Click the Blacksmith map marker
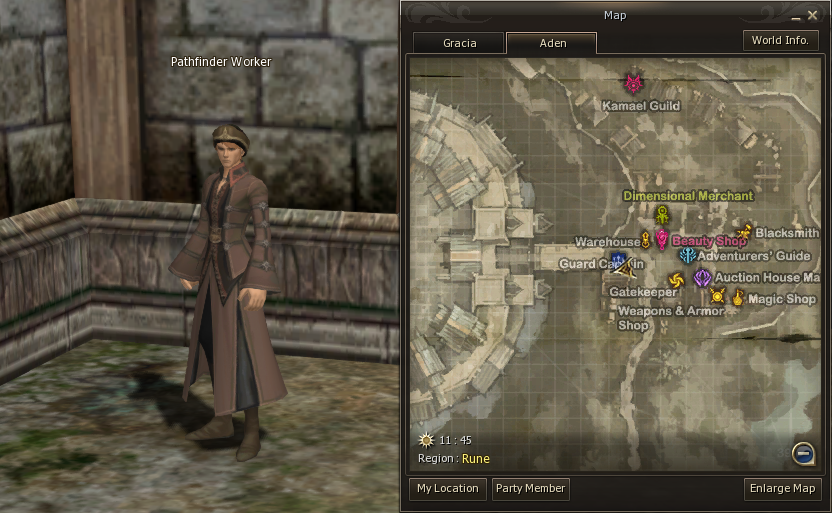The image size is (832, 513). 744,232
